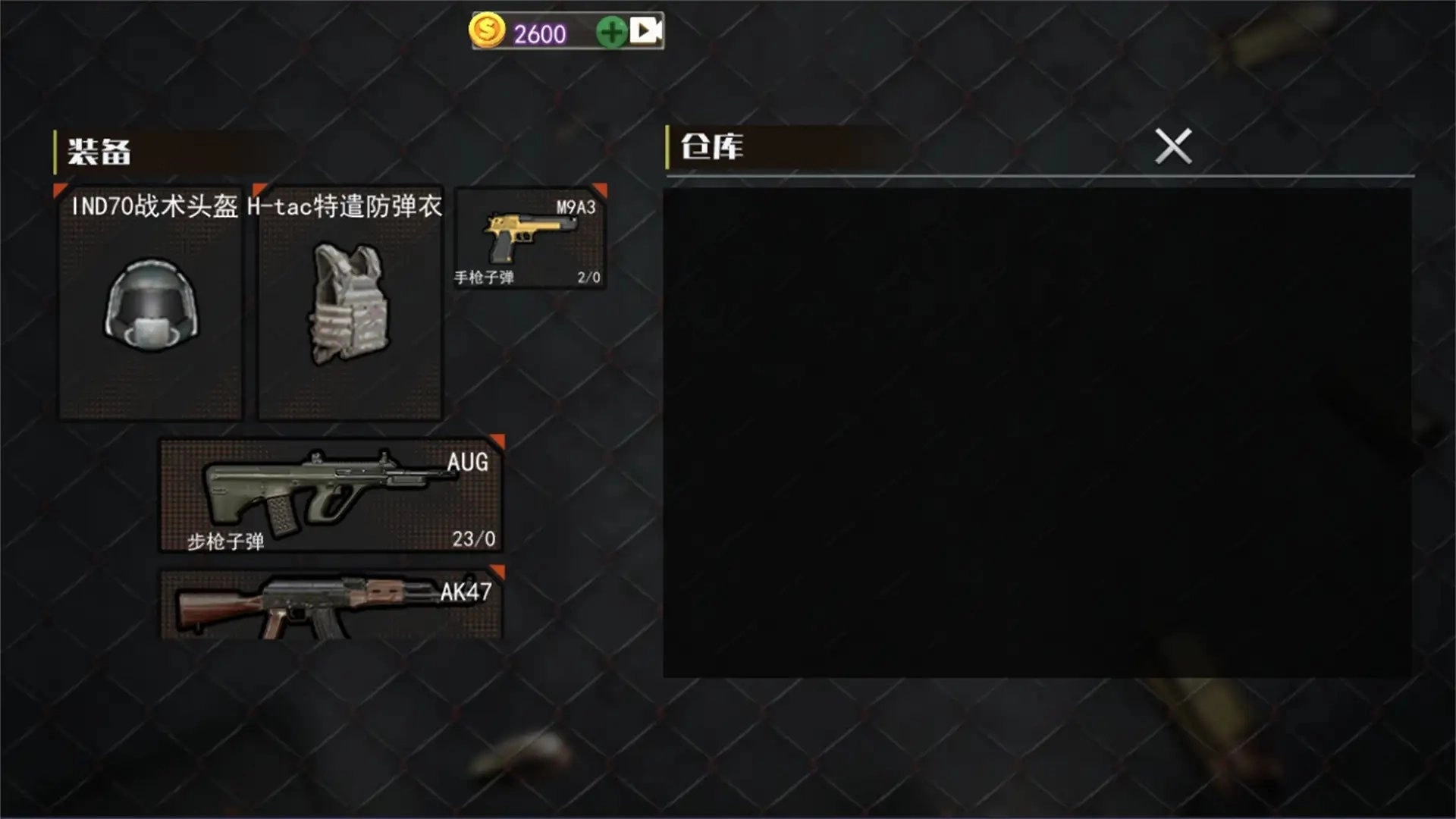Add coins with the green plus button

point(611,32)
